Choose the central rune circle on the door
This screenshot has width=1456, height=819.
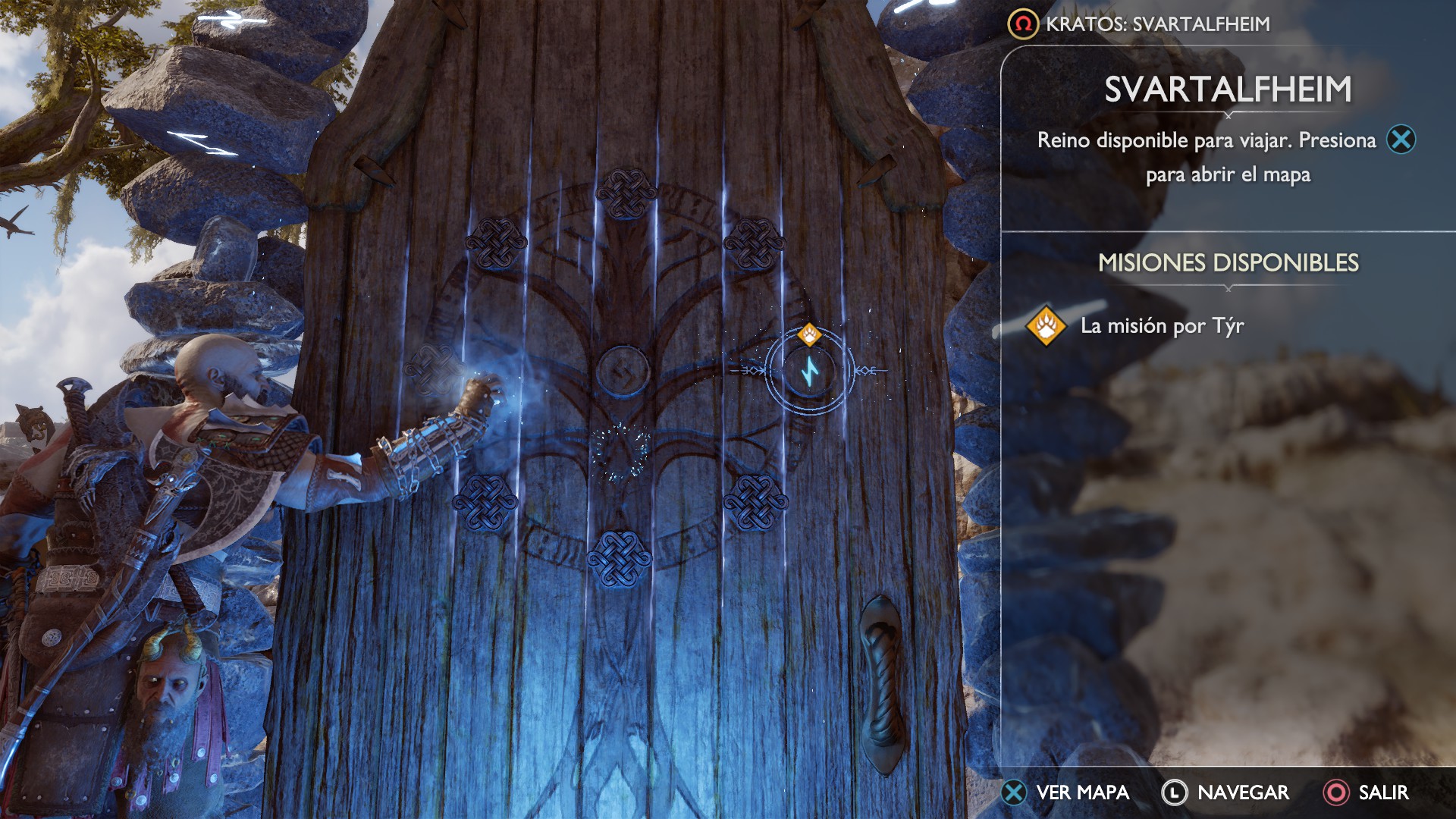(622, 371)
